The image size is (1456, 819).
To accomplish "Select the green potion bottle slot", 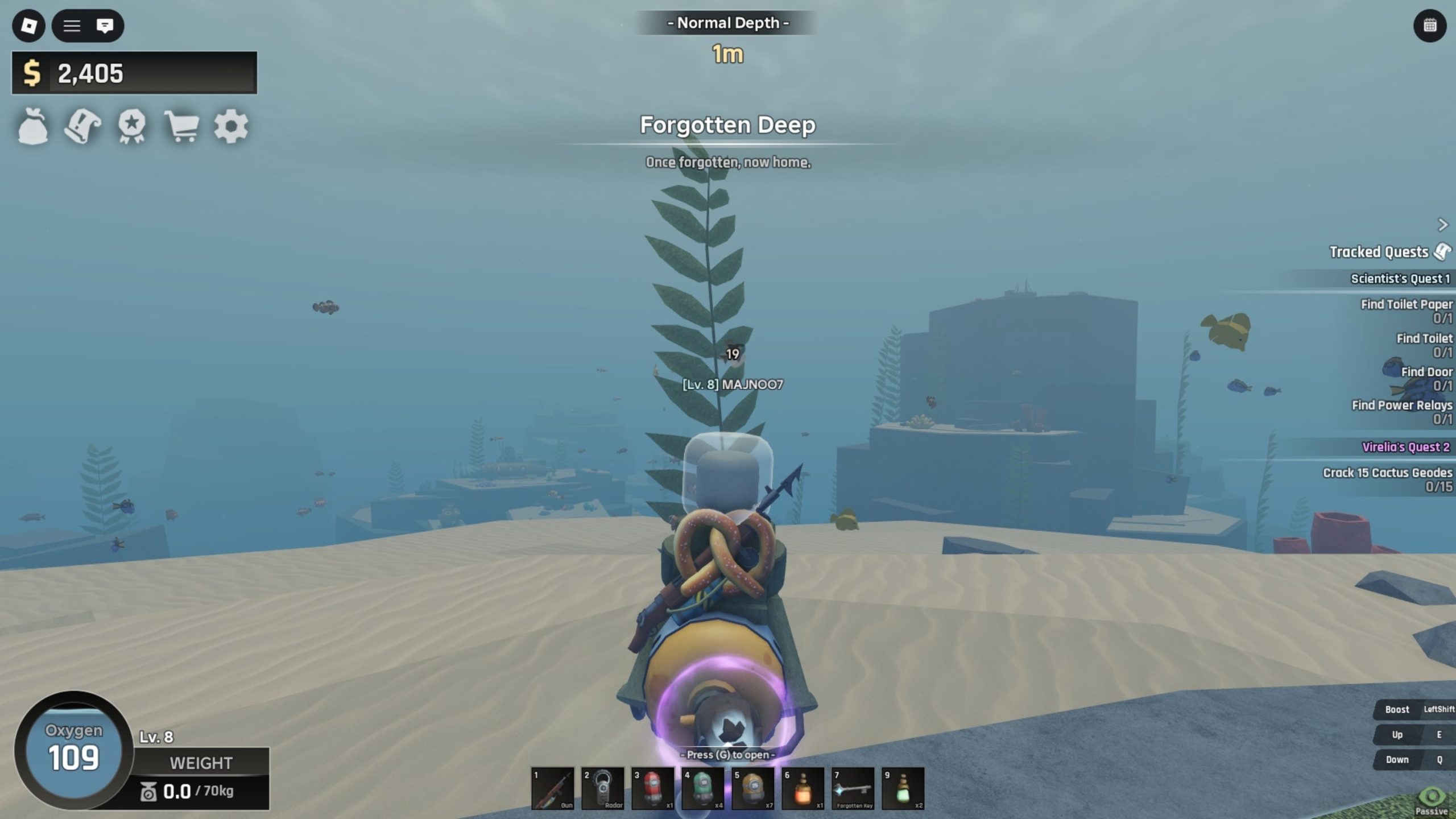I will point(903,788).
